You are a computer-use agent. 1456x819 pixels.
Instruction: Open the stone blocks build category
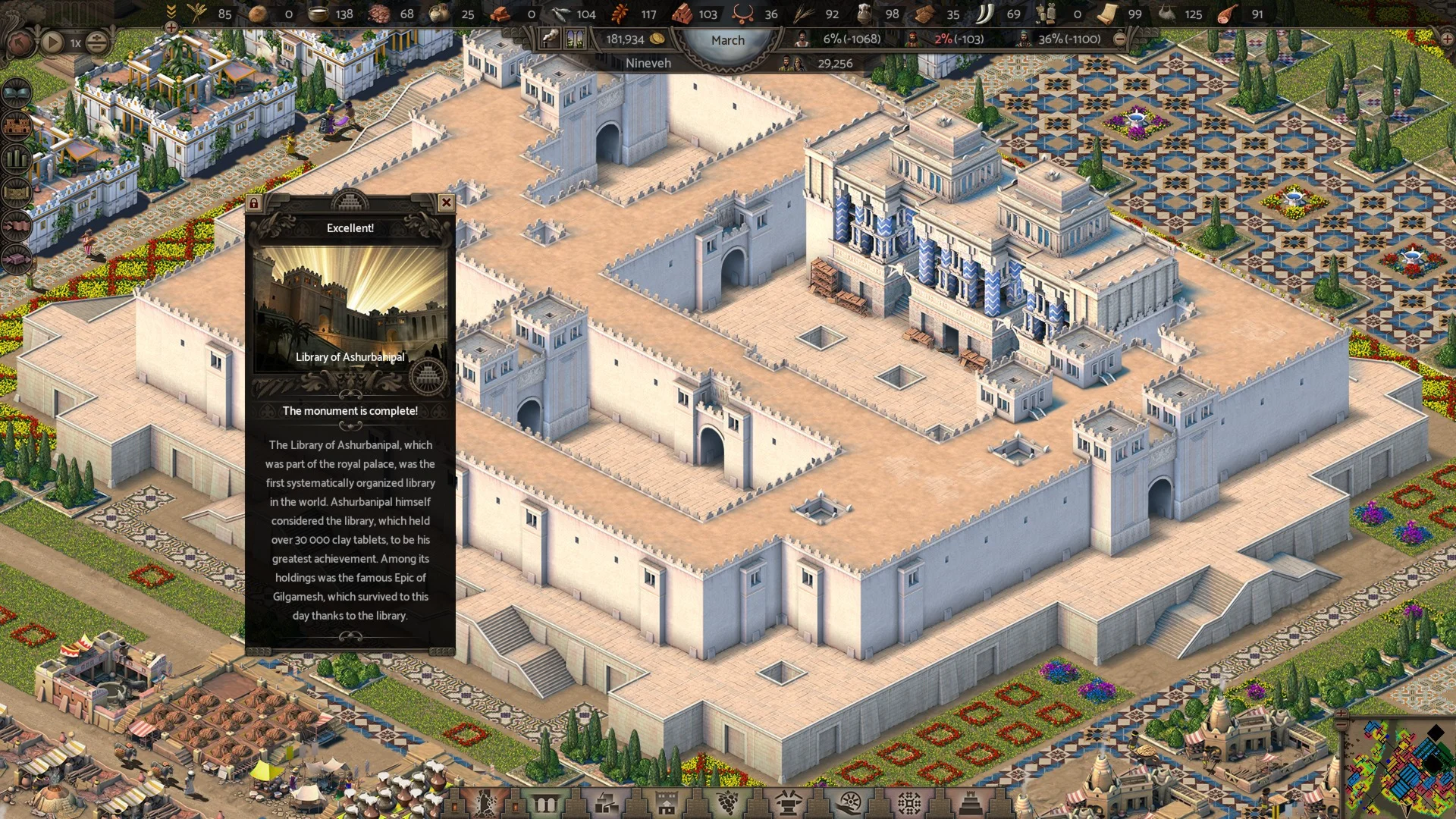[x=605, y=802]
